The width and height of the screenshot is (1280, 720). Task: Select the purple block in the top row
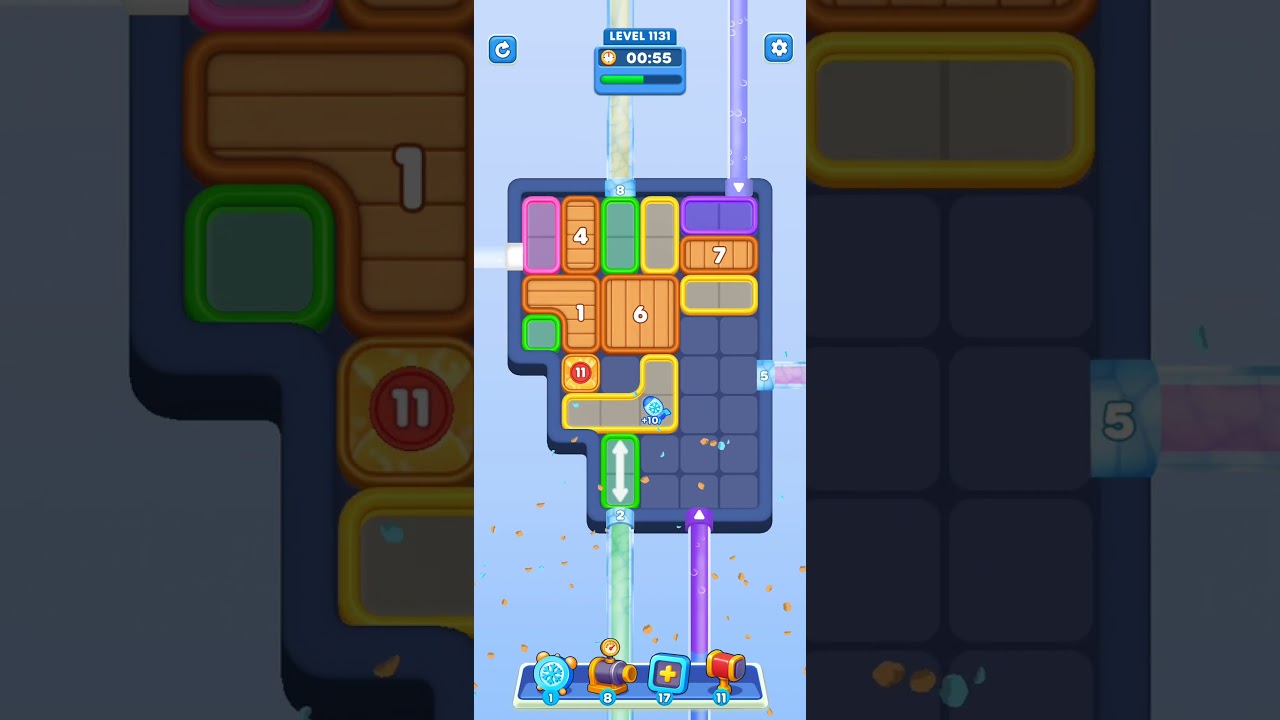click(x=719, y=215)
